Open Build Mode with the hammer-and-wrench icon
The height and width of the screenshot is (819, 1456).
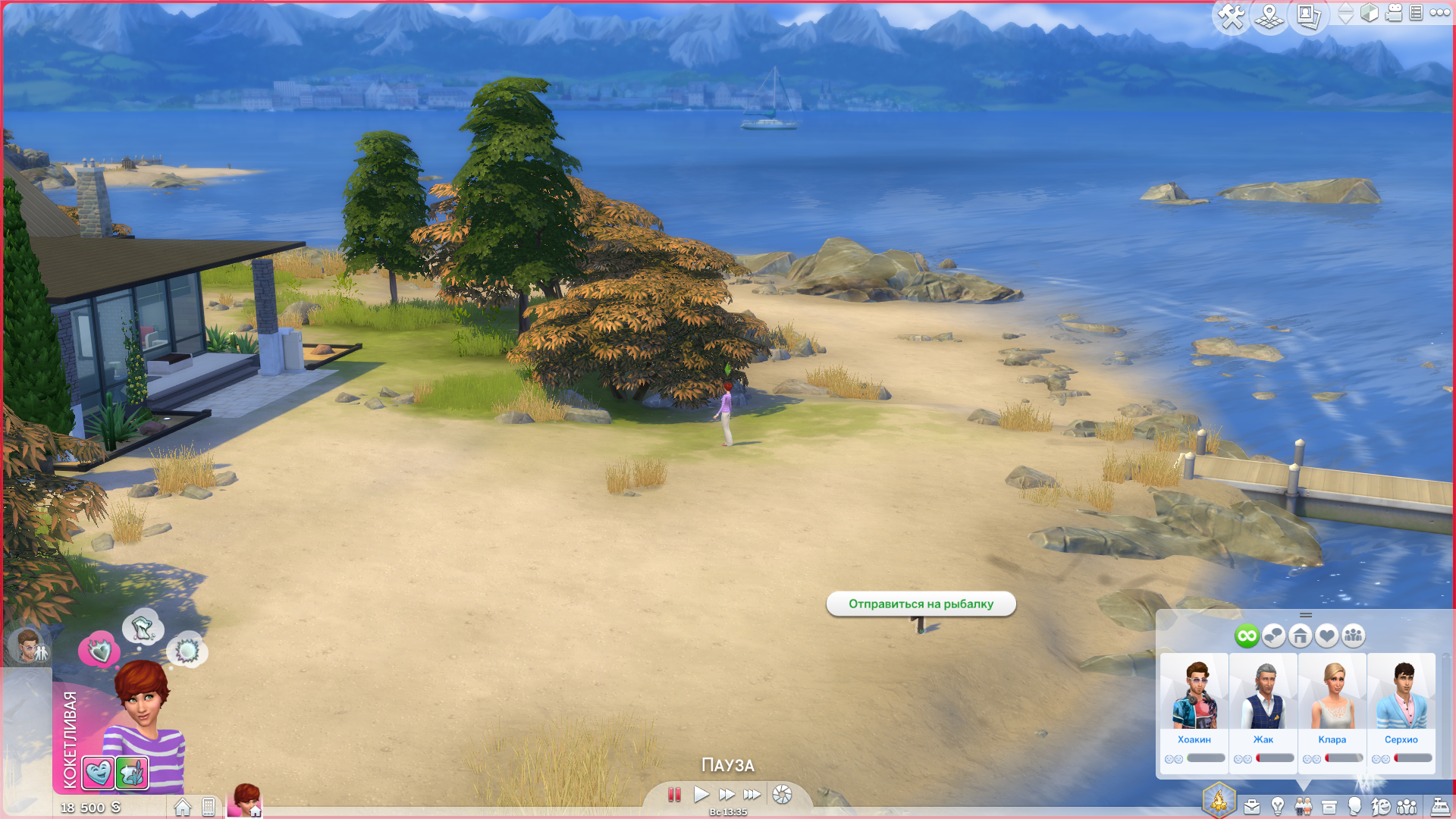(1231, 16)
